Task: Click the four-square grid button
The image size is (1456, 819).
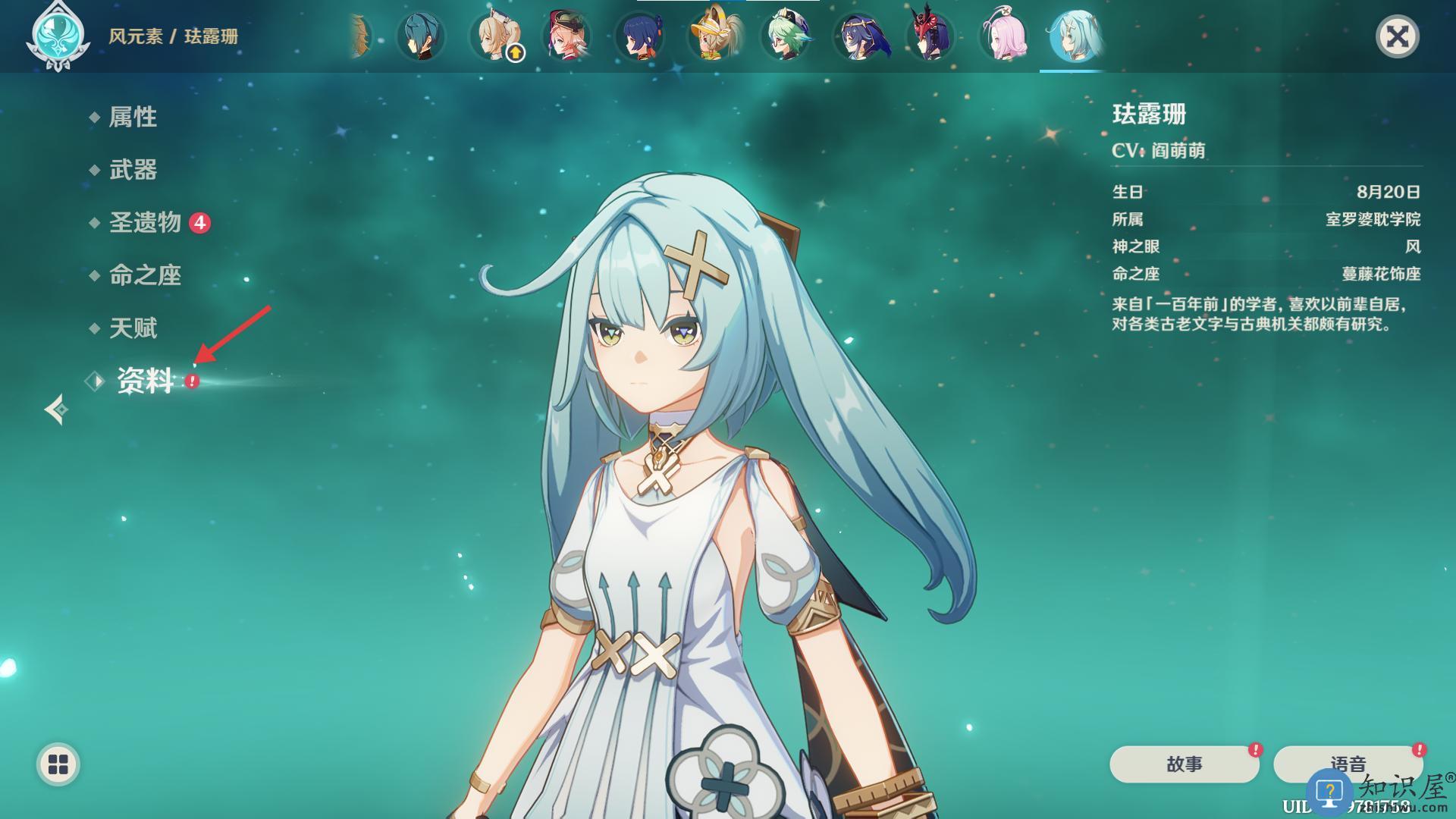Action: tap(58, 764)
